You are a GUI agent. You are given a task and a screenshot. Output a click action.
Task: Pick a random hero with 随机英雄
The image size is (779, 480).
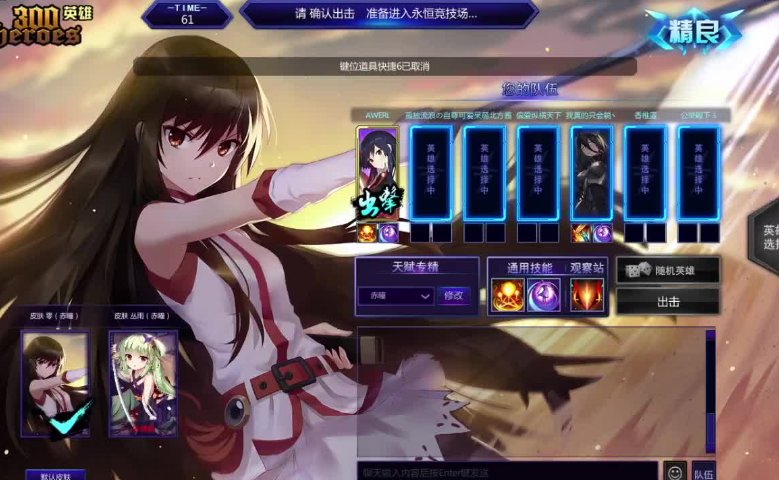667,271
